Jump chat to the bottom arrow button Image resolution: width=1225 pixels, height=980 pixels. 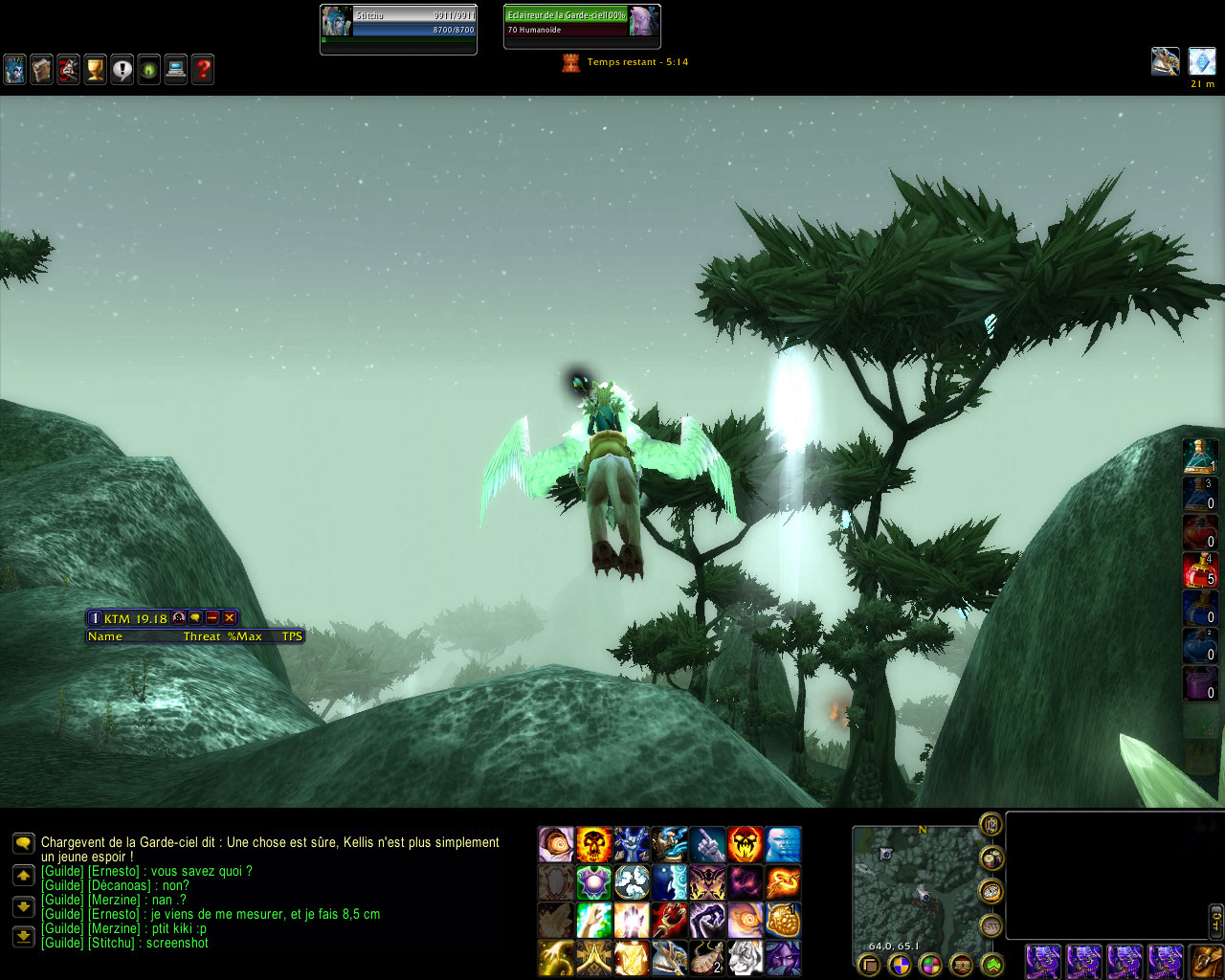(24, 937)
